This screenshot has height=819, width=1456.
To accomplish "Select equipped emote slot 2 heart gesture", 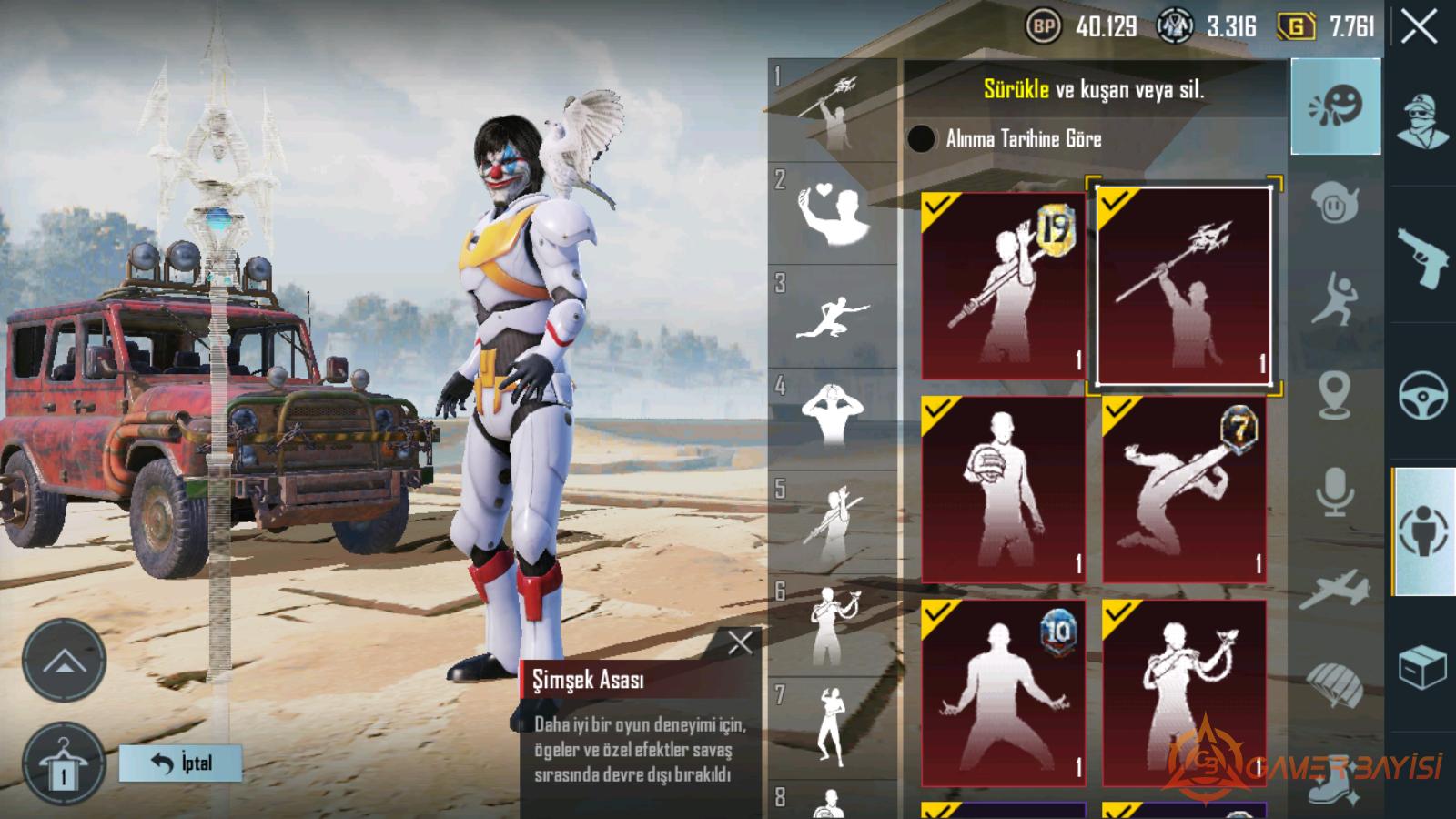I will coord(832,215).
